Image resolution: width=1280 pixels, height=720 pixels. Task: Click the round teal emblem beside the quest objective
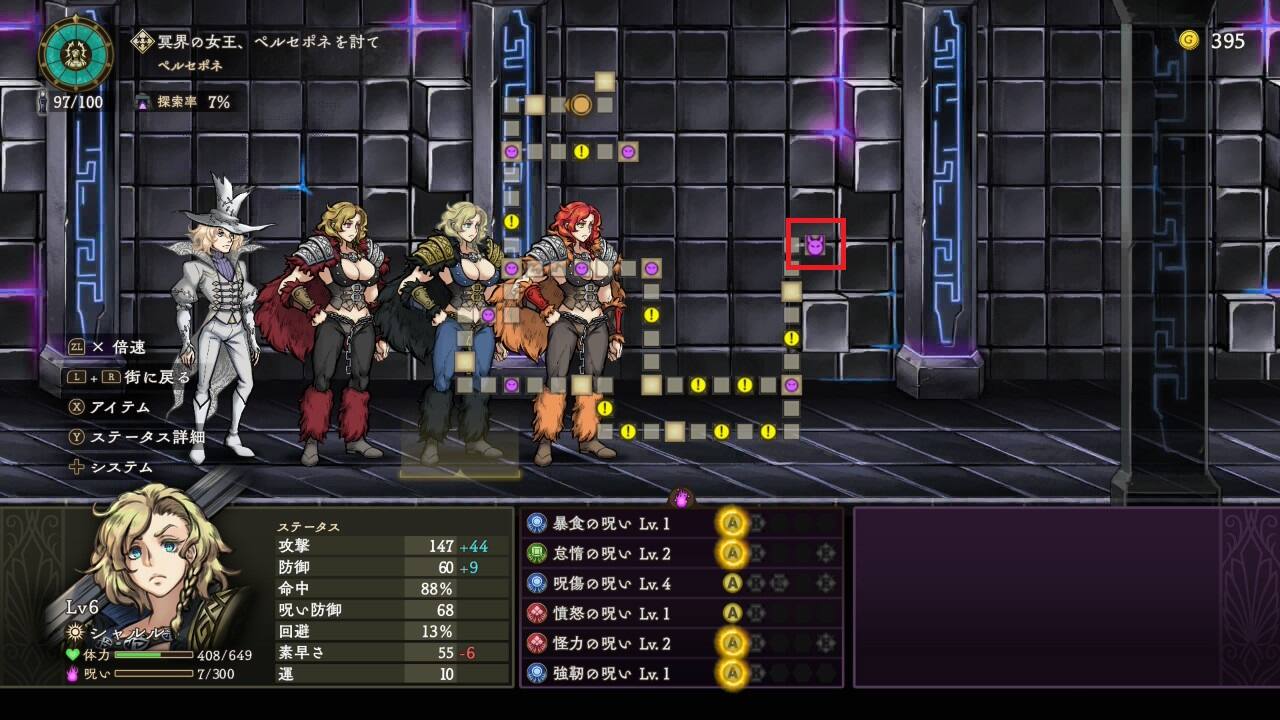[71, 52]
